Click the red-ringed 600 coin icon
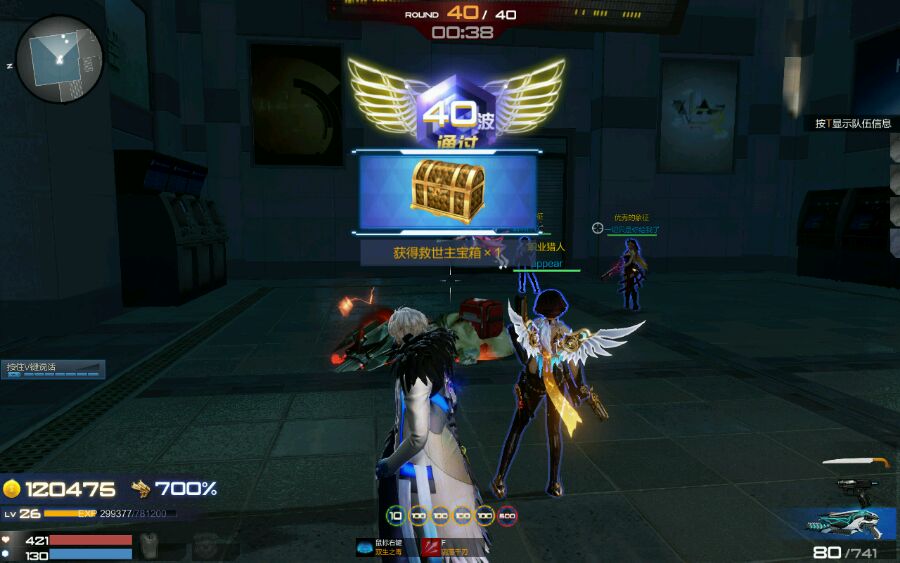This screenshot has width=900, height=563. 507,516
